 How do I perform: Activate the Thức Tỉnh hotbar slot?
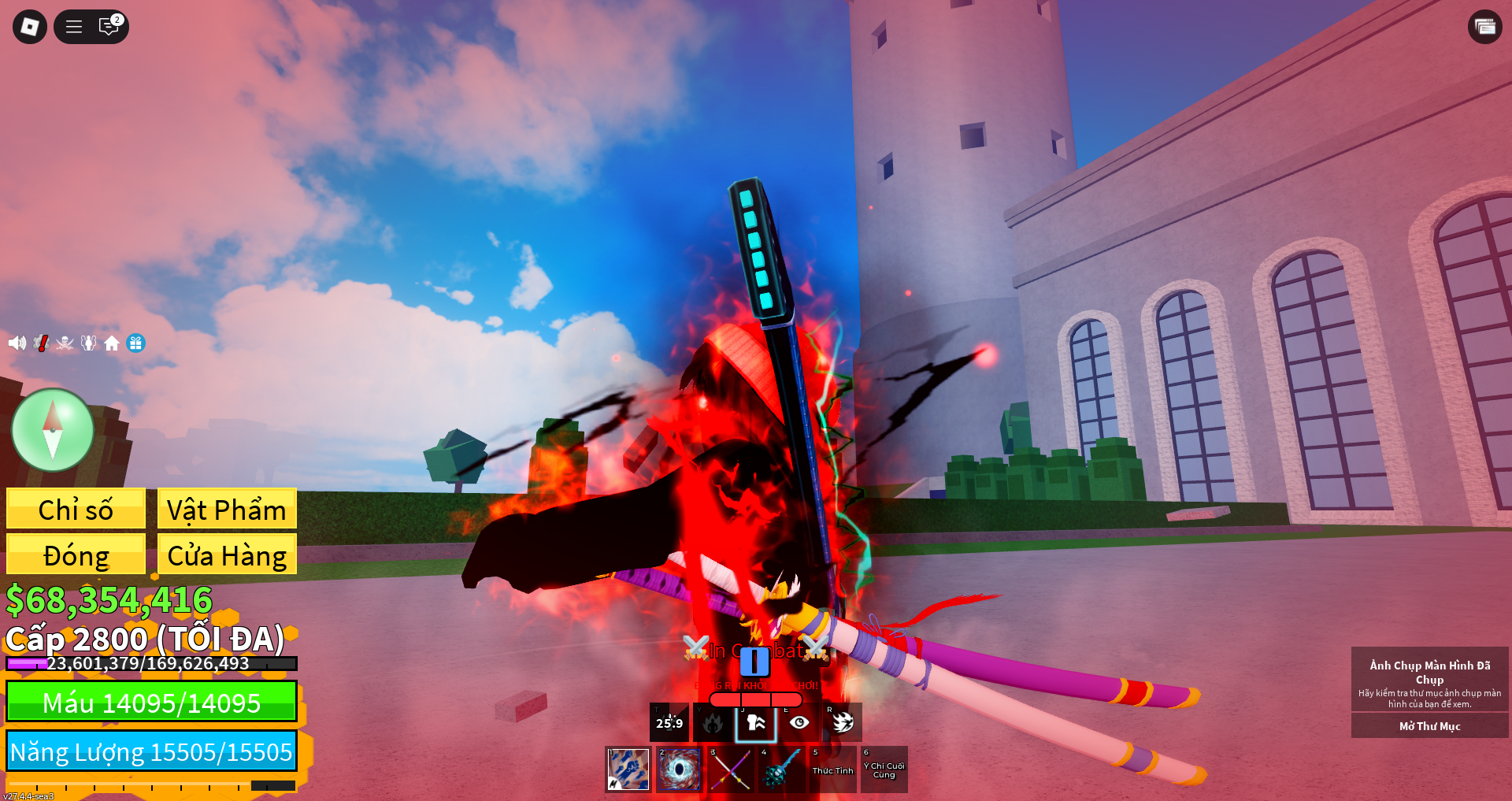832,769
